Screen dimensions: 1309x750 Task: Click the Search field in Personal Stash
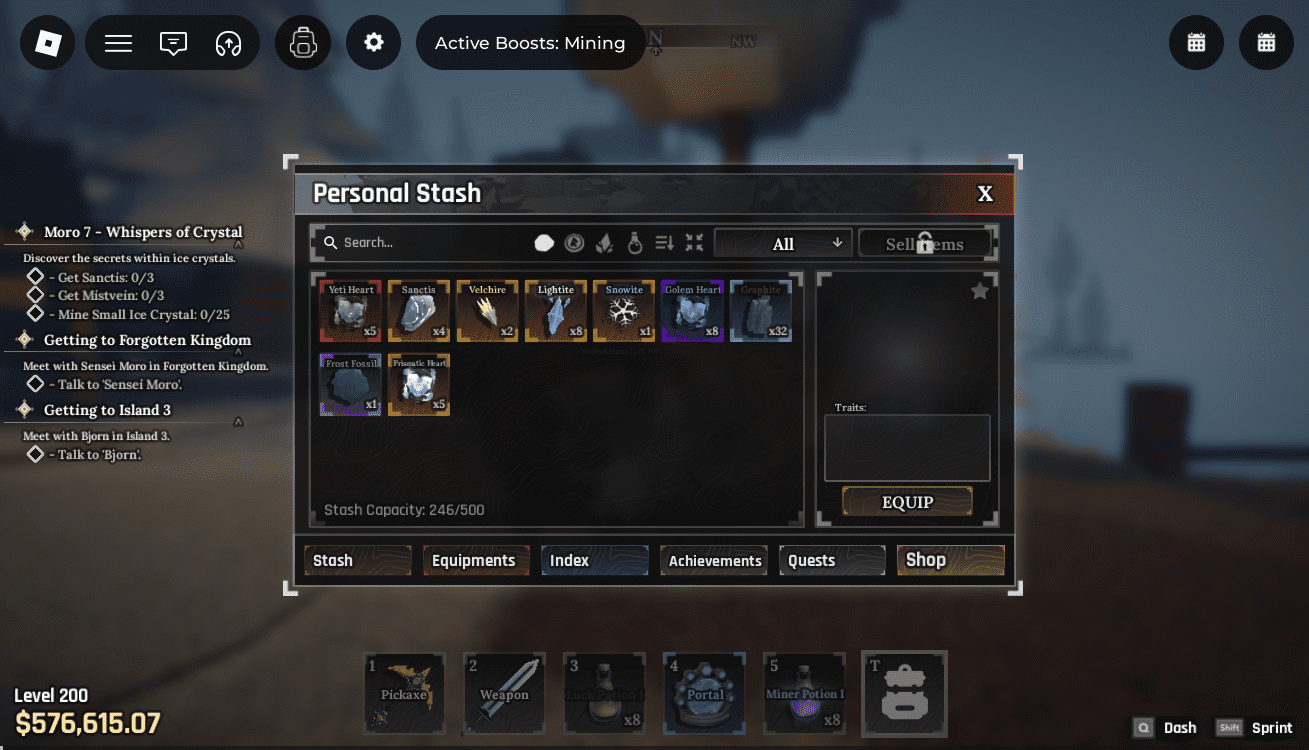click(420, 242)
